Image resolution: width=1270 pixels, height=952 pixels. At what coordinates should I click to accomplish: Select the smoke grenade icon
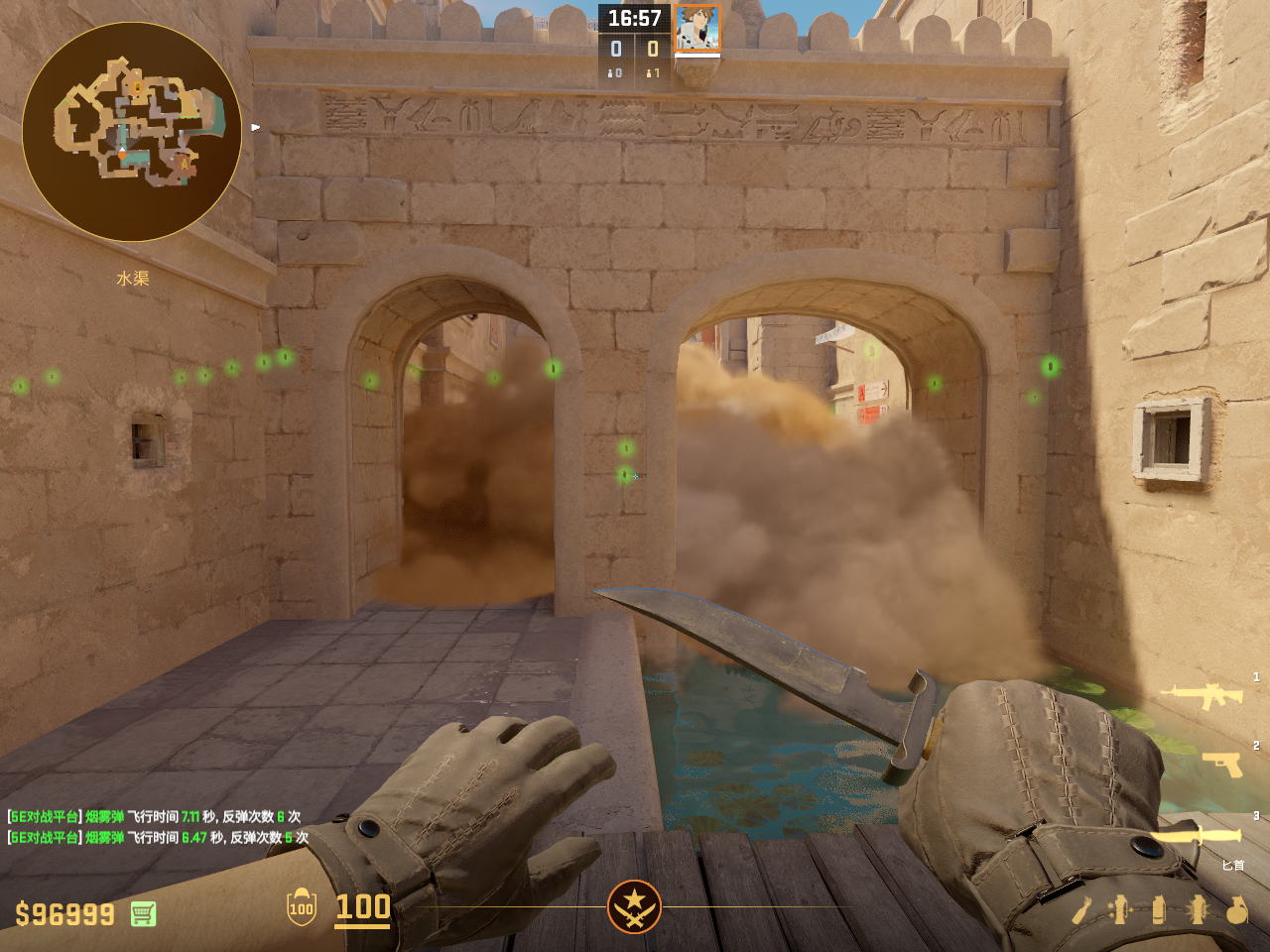1159,910
